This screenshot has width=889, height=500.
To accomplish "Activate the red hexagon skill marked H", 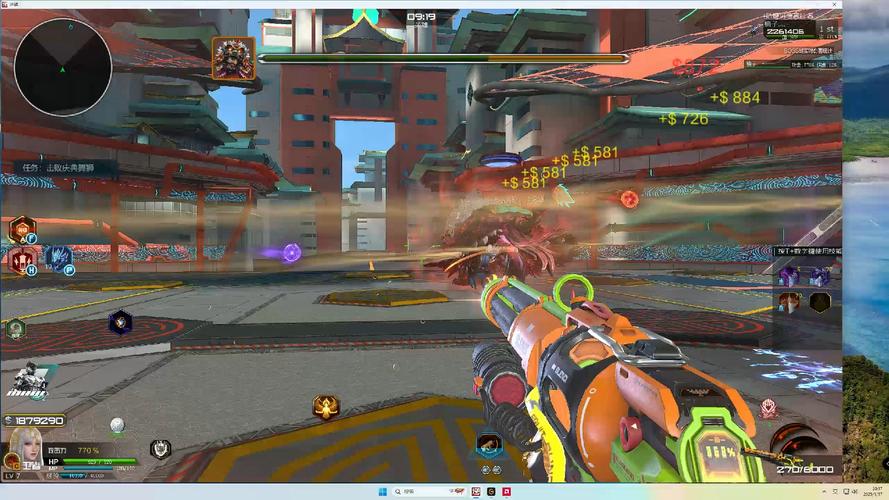I will (x=22, y=261).
